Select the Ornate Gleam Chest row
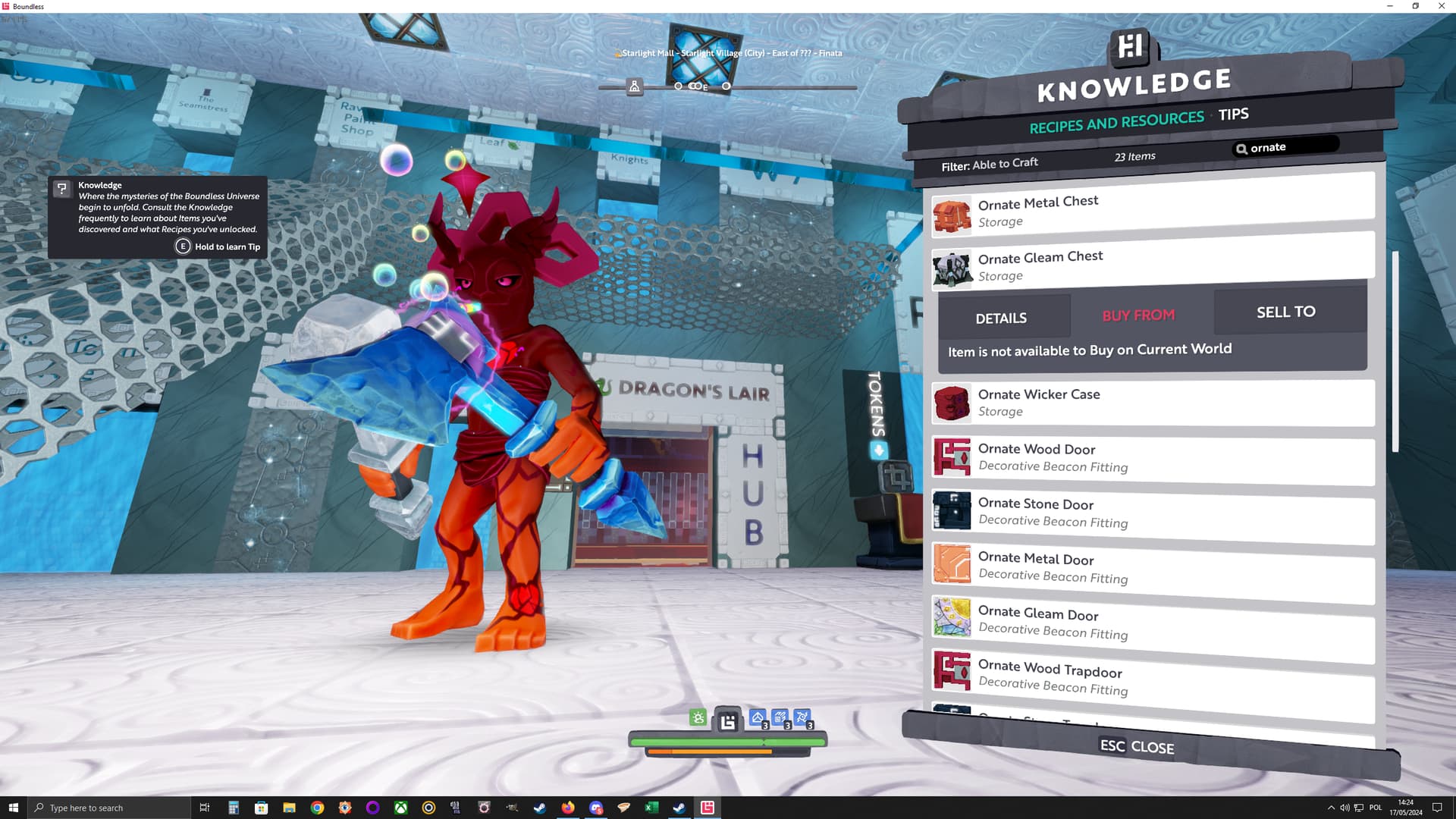The image size is (1456, 819). pos(1153,264)
